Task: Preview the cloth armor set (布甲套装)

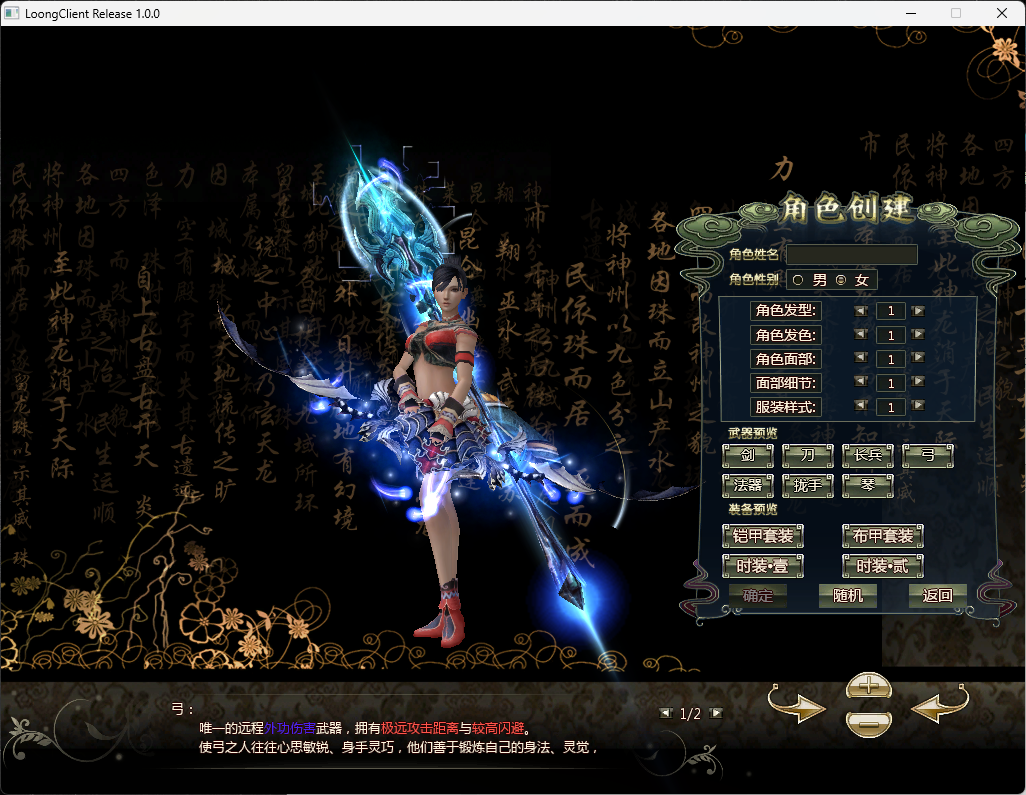Action: point(883,536)
